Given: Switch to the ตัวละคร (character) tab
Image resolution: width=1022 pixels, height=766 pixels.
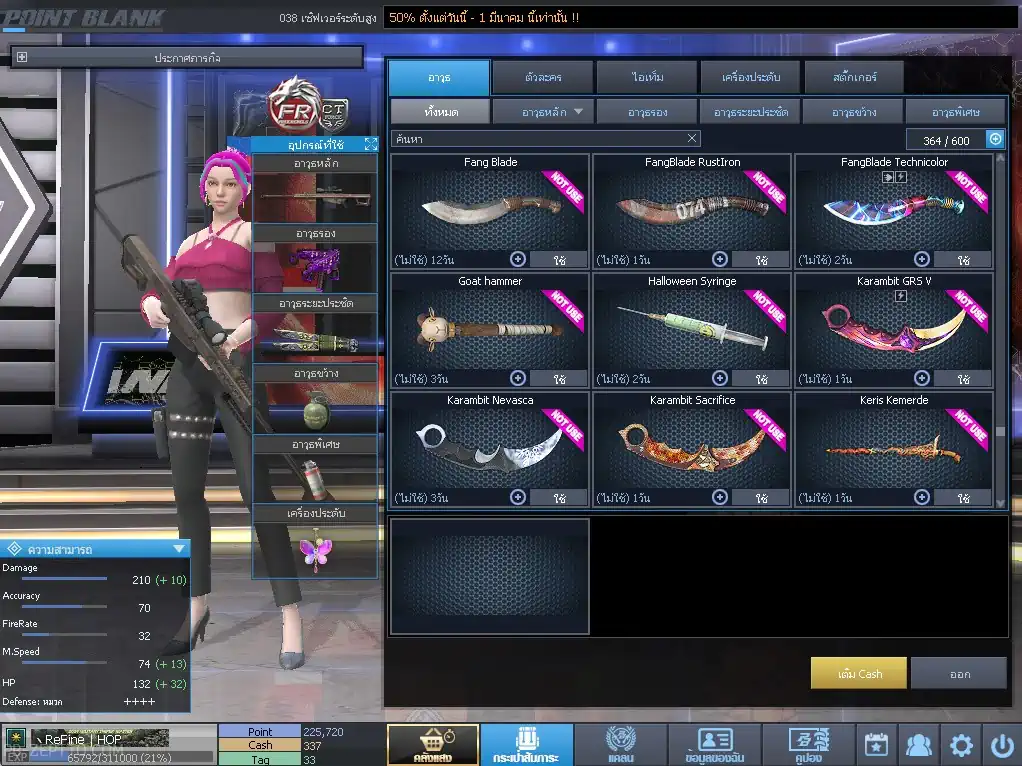Looking at the screenshot, I should [x=541, y=77].
